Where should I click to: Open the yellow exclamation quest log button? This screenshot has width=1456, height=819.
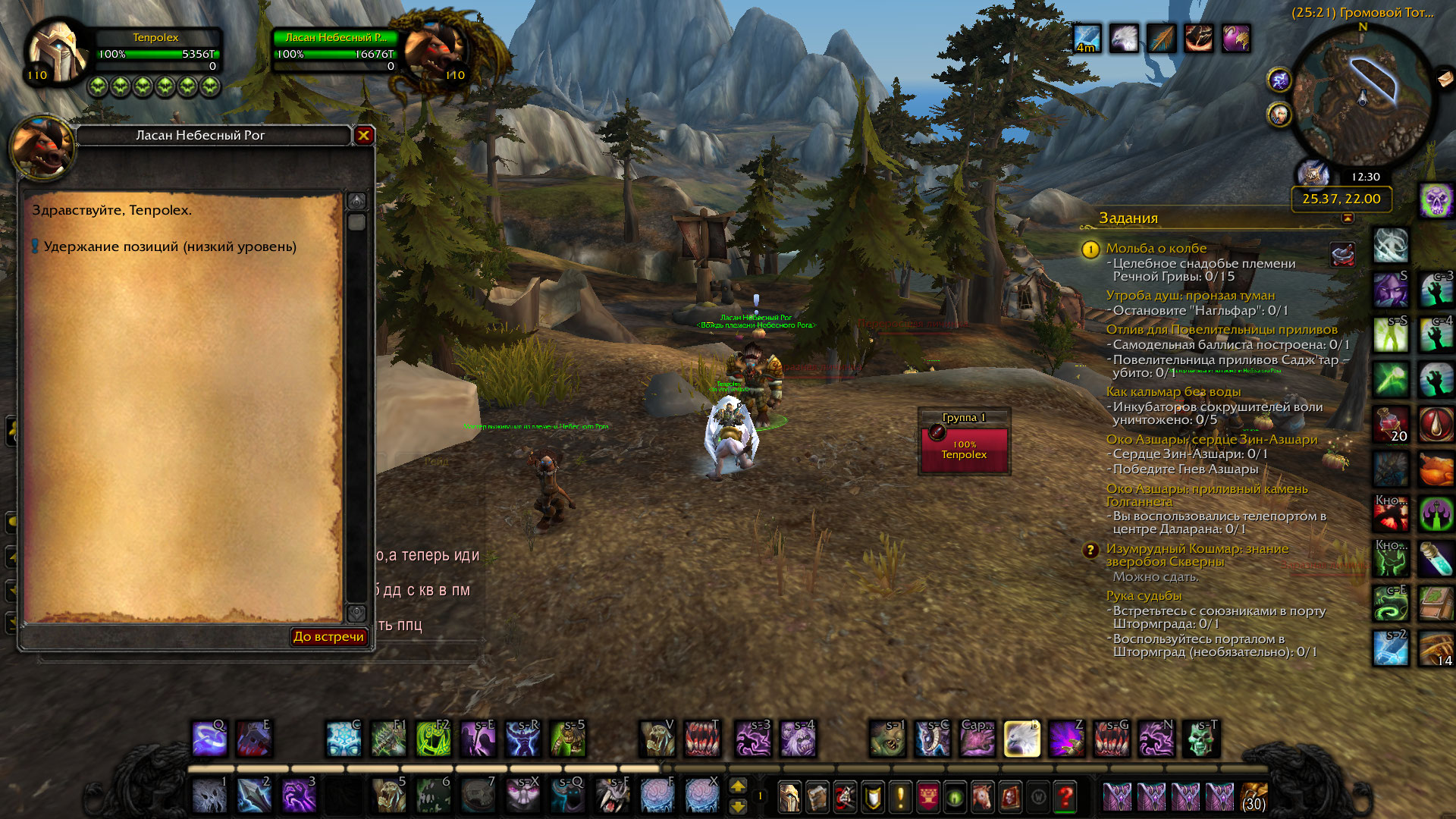pyautogui.click(x=900, y=796)
